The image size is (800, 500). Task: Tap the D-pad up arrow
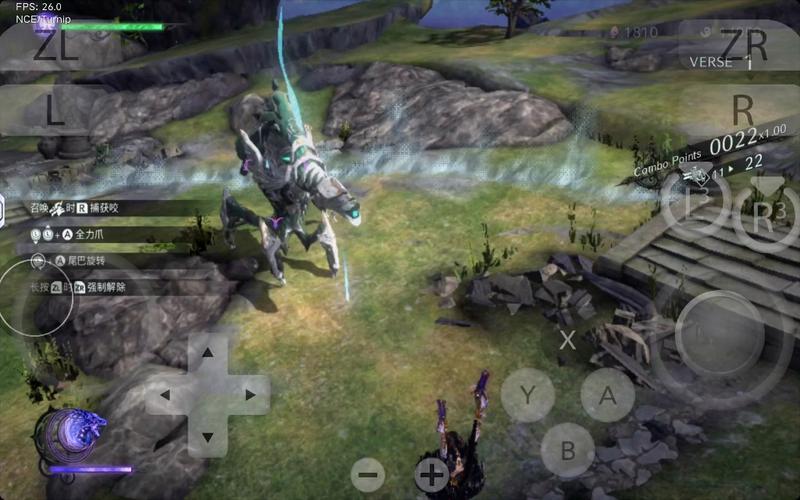tap(208, 353)
